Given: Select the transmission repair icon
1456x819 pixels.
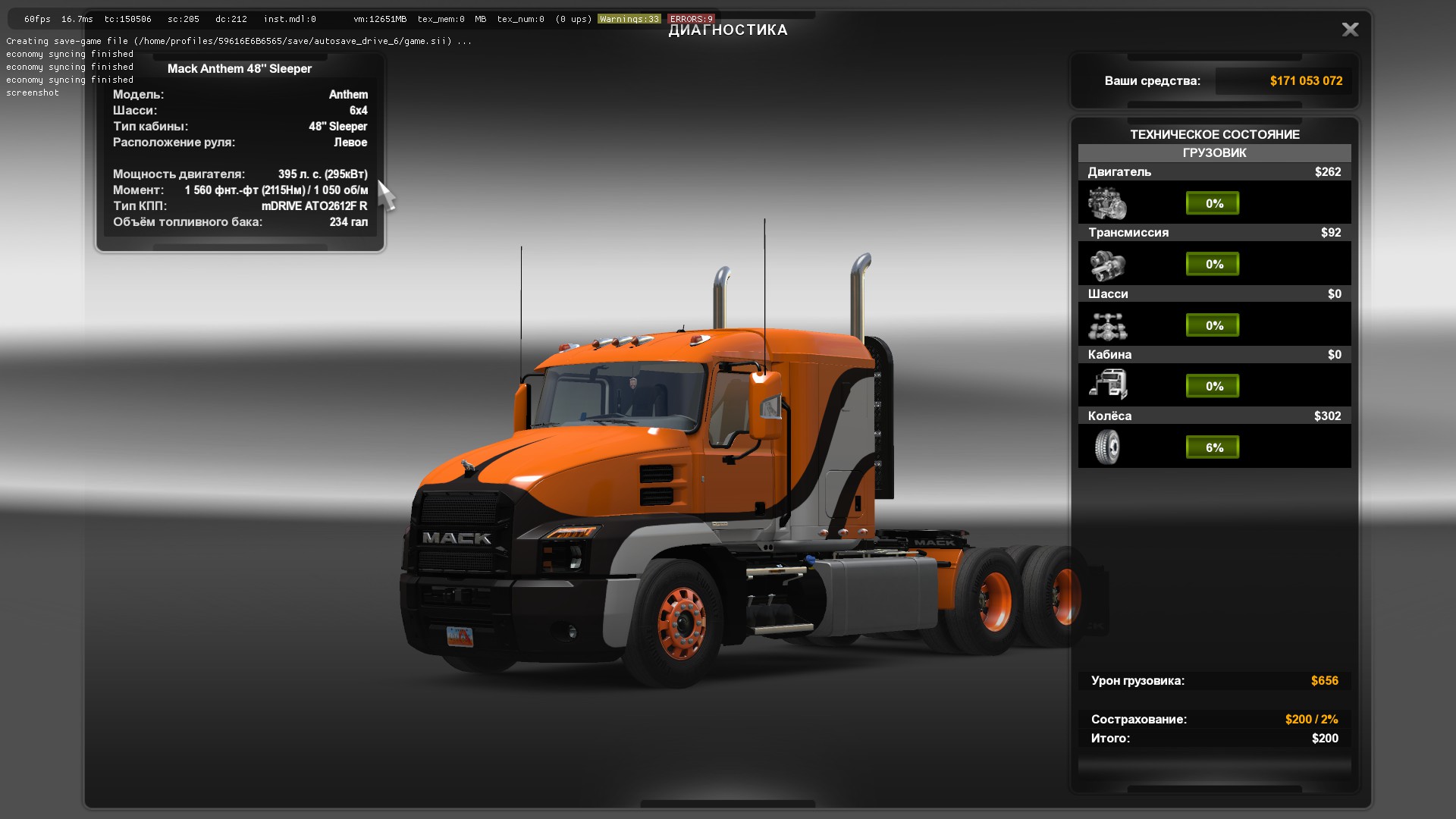Looking at the screenshot, I should pos(1107,265).
